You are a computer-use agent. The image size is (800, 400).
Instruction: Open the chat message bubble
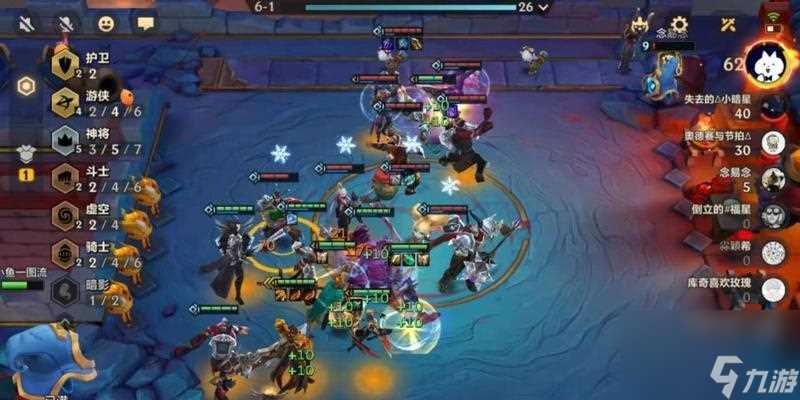(146, 22)
